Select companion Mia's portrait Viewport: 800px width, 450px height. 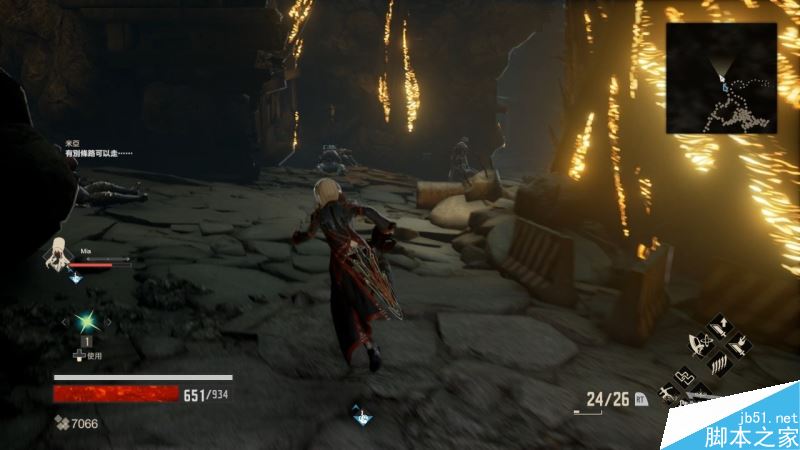(x=60, y=254)
